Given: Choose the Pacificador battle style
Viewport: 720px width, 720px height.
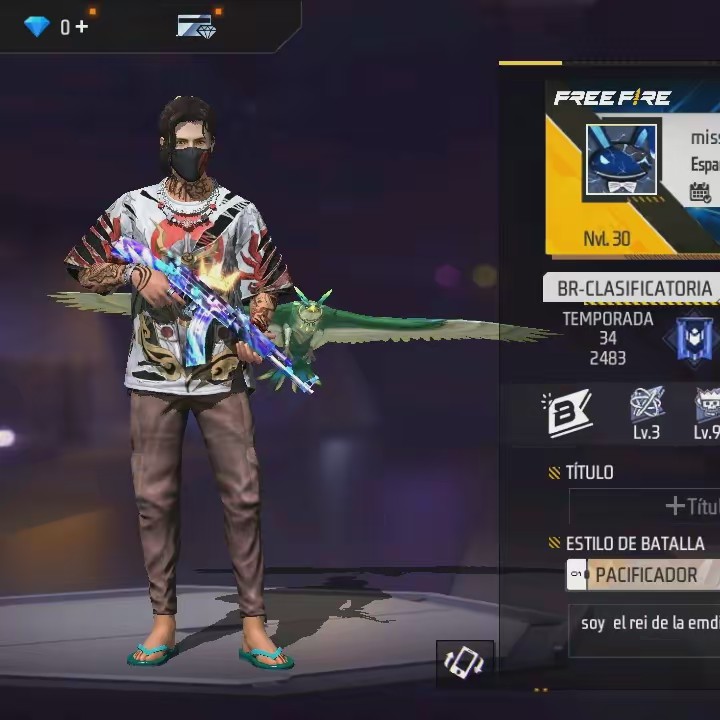Looking at the screenshot, I should (x=645, y=575).
